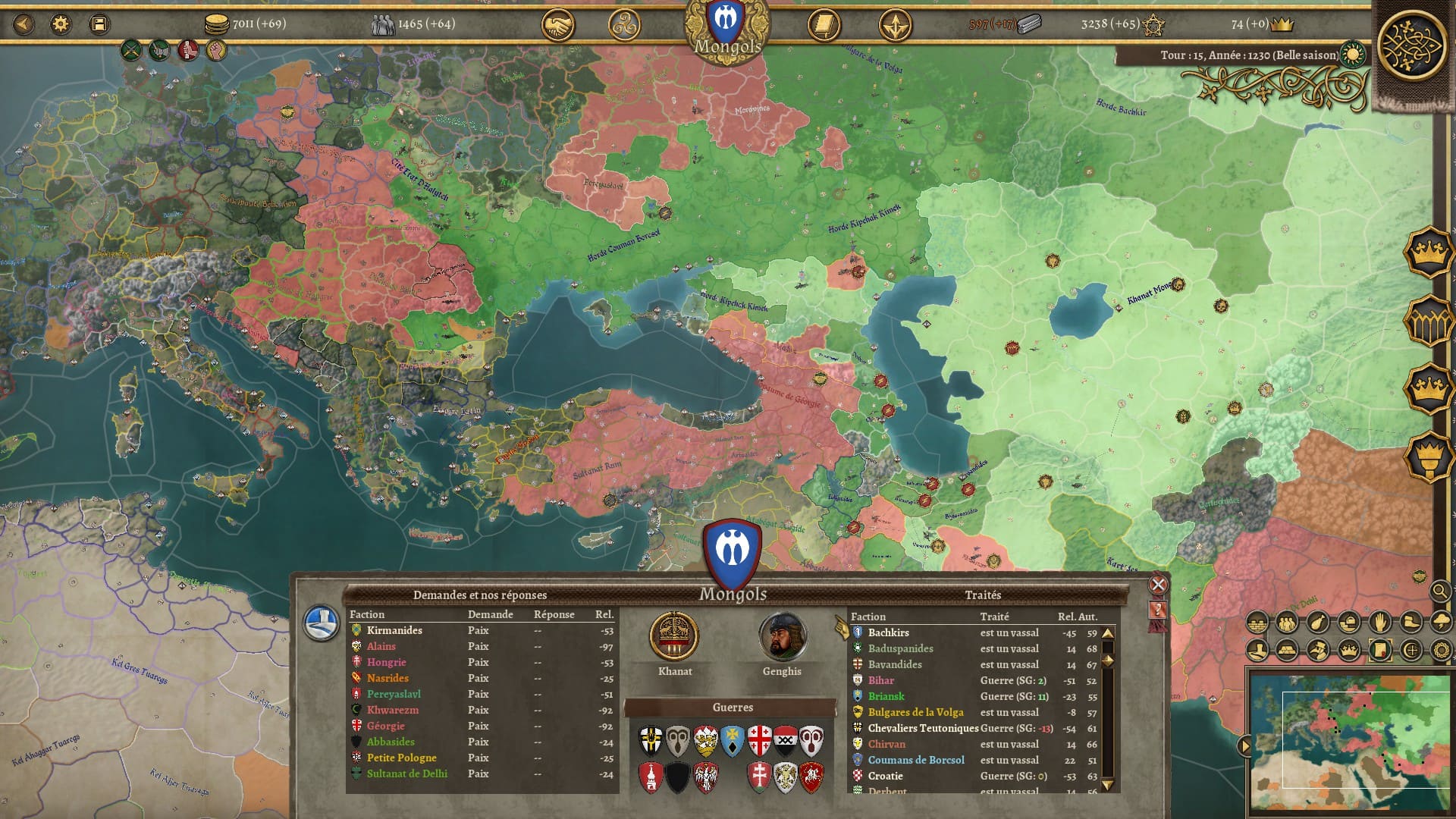1456x819 pixels.
Task: Open the Khanat government crown emblem
Action: point(674,637)
